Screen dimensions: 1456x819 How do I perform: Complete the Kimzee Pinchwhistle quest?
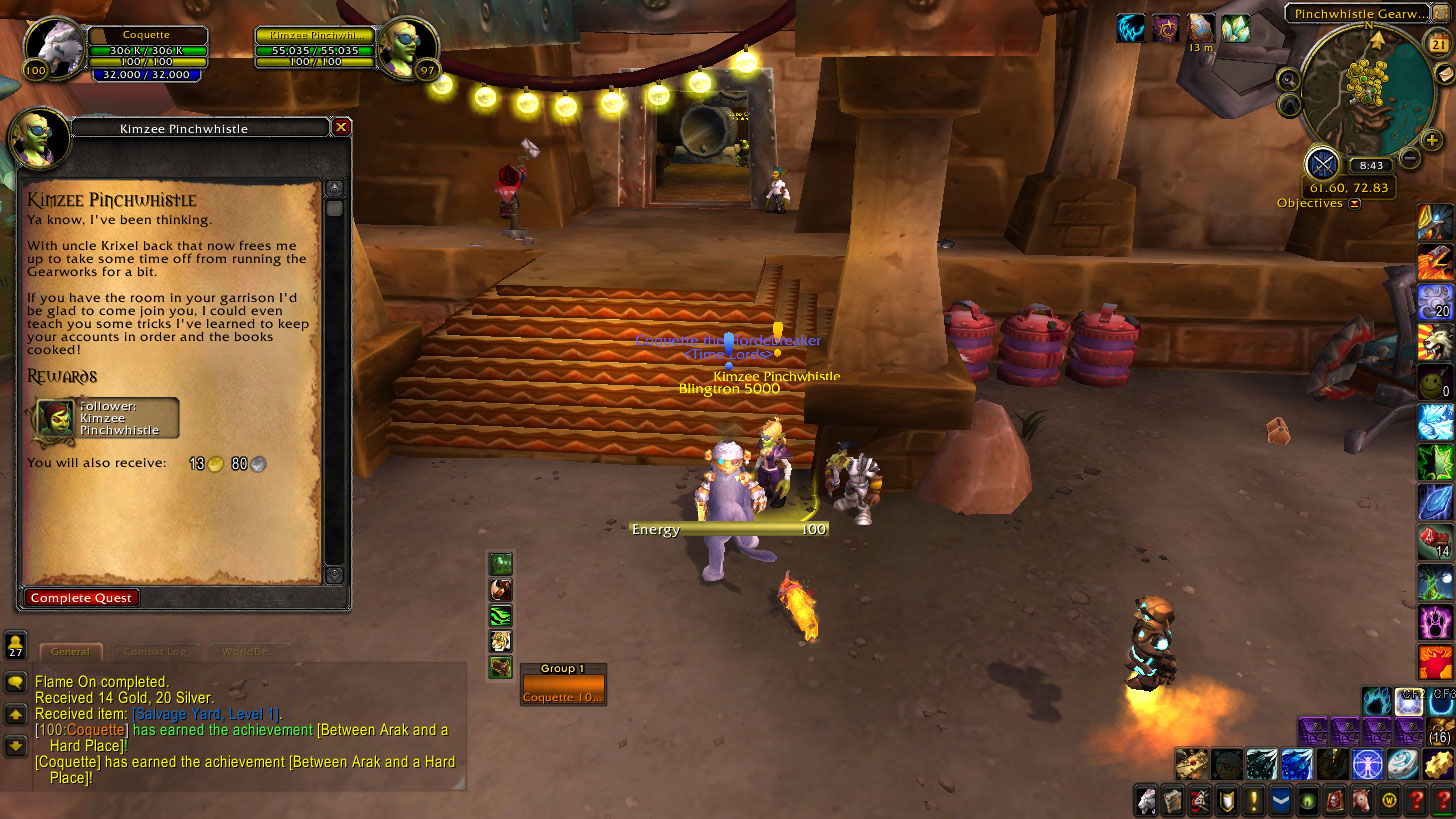(x=82, y=598)
